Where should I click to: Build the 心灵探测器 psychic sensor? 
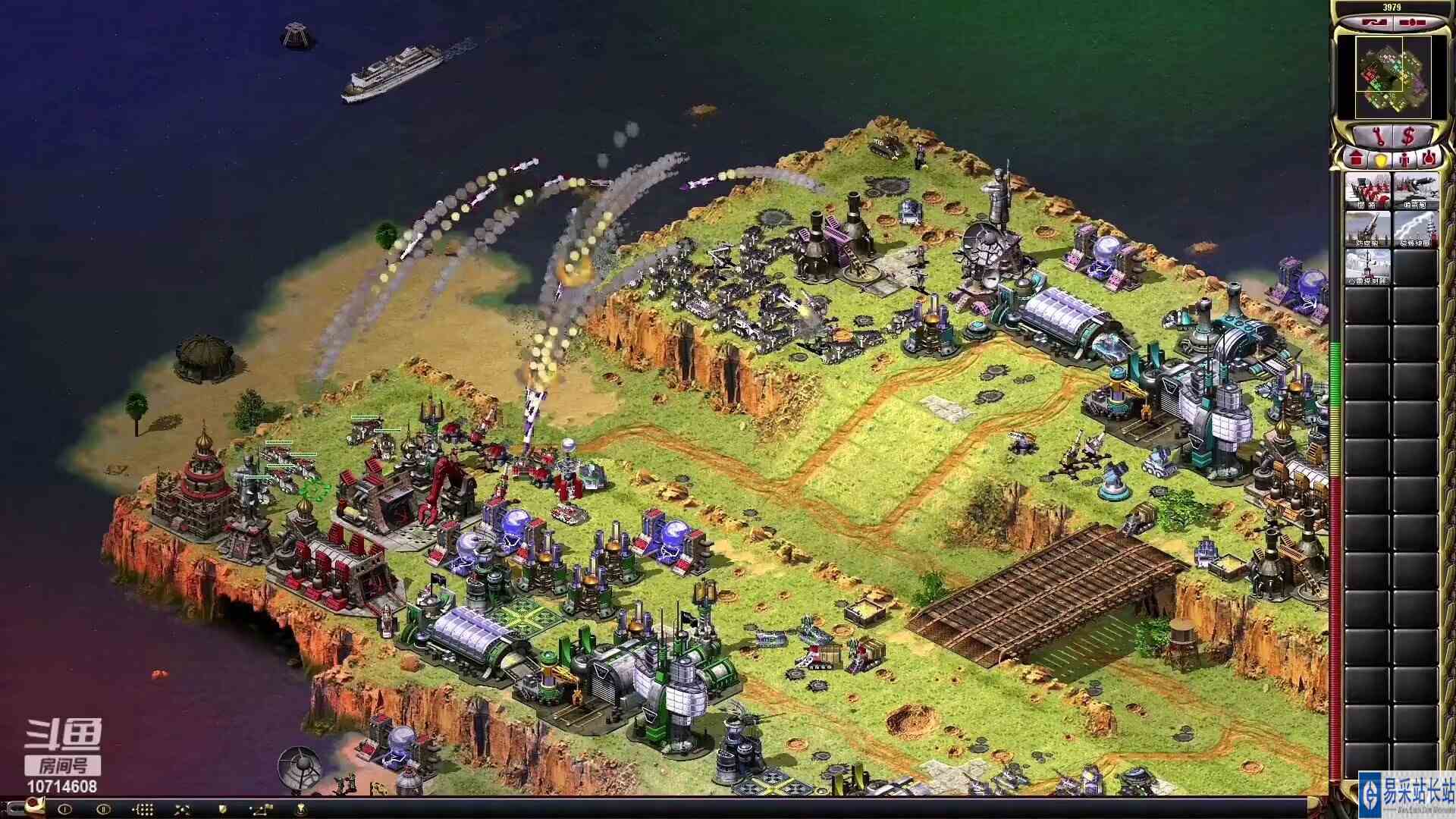[x=1370, y=267]
